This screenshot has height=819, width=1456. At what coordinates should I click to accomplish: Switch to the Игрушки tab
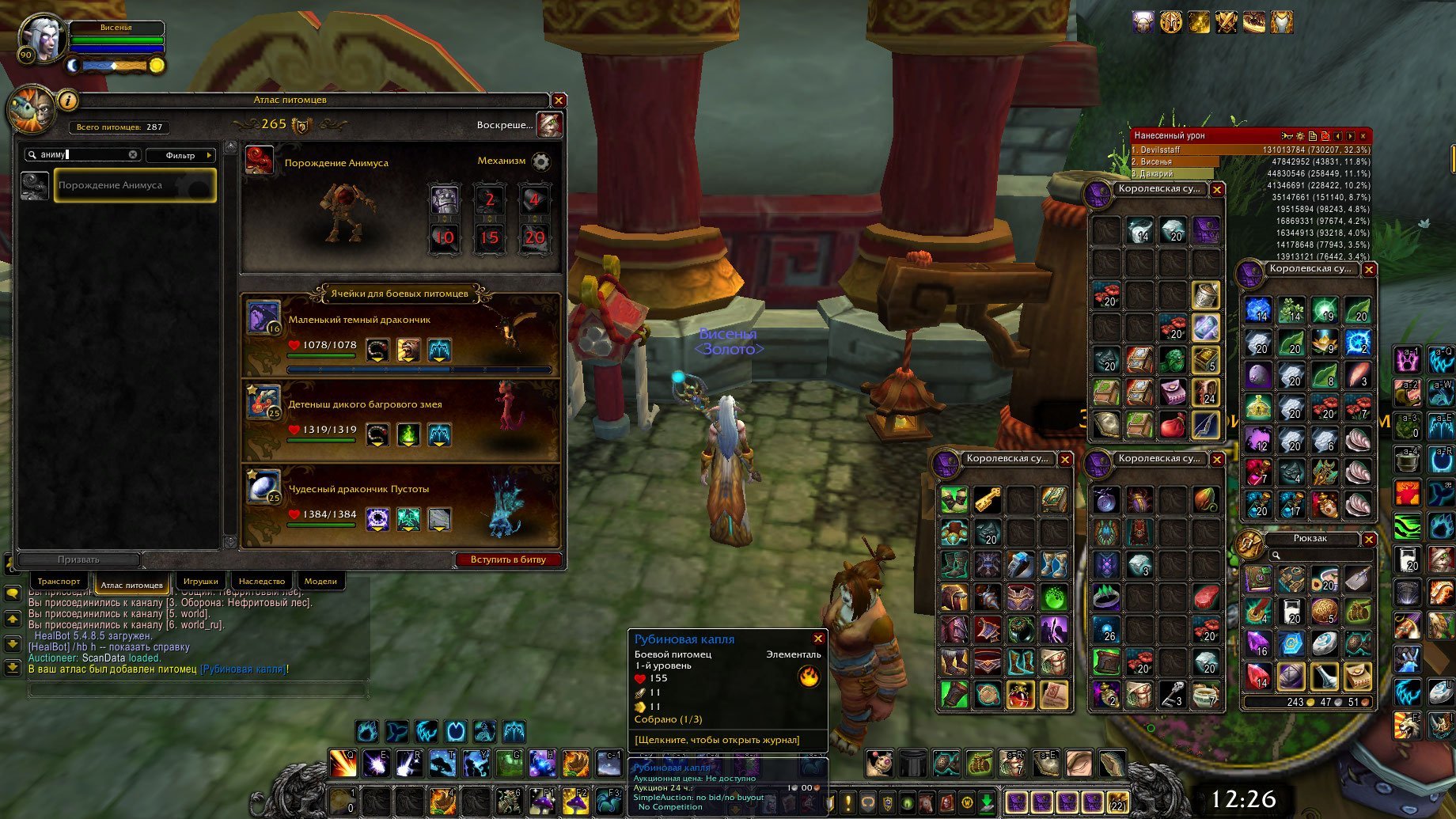click(x=201, y=582)
